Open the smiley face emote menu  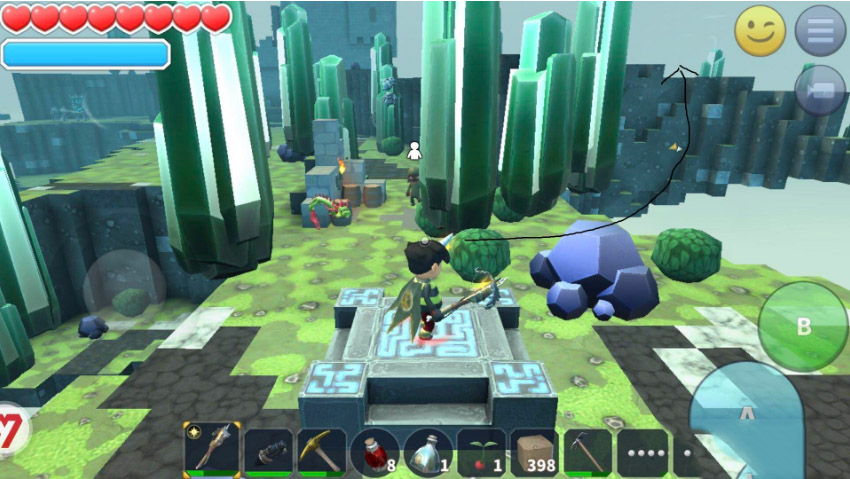tap(760, 31)
